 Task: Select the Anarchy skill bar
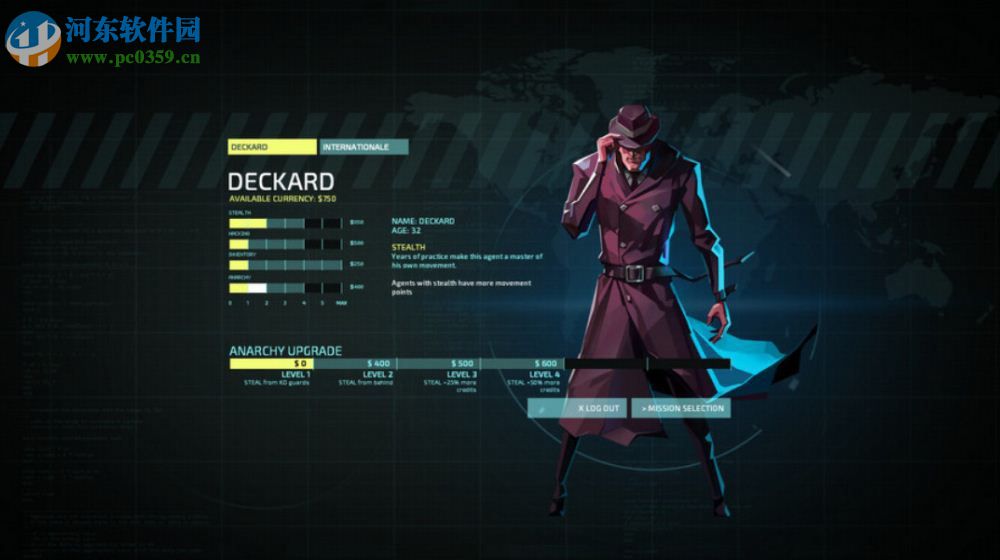click(x=286, y=287)
